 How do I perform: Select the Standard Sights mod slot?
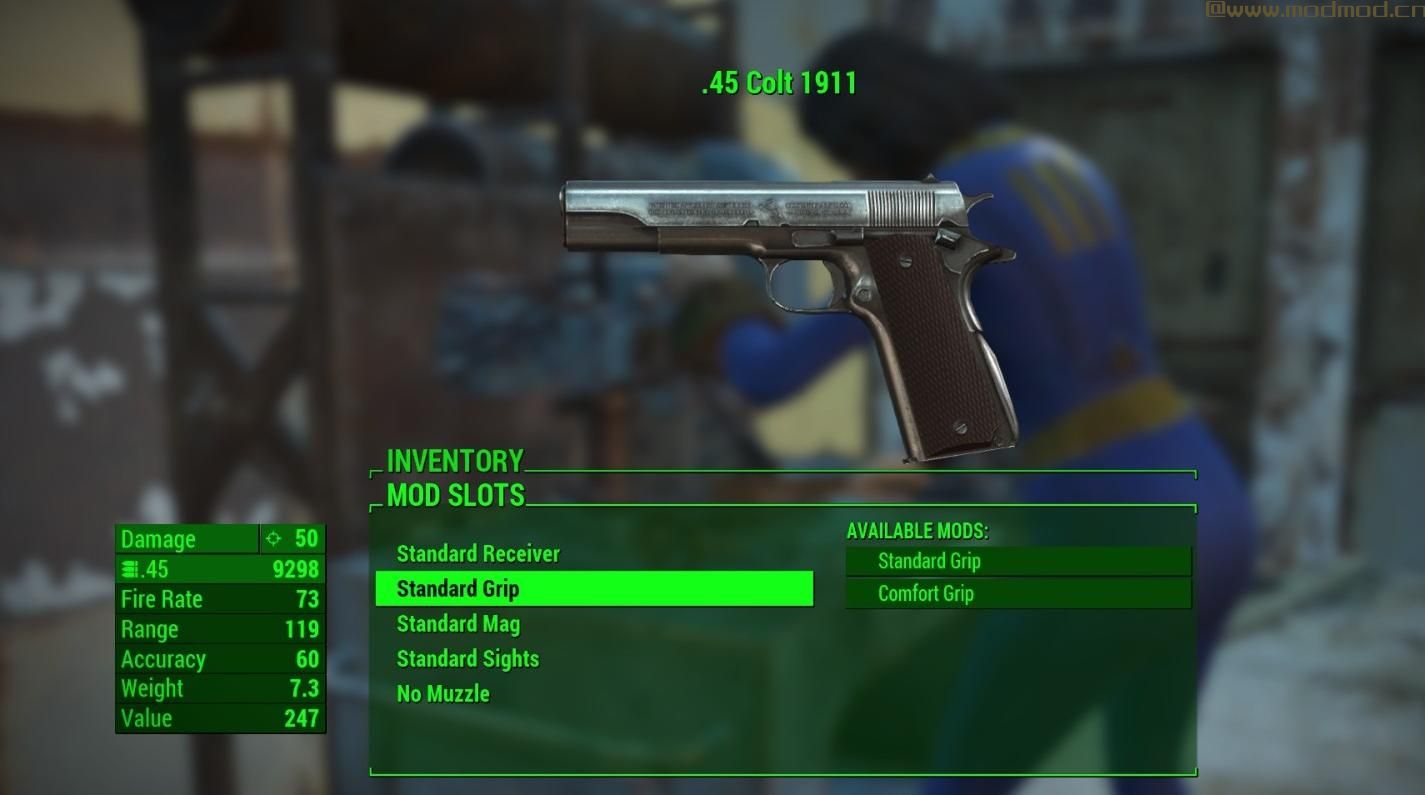point(466,659)
